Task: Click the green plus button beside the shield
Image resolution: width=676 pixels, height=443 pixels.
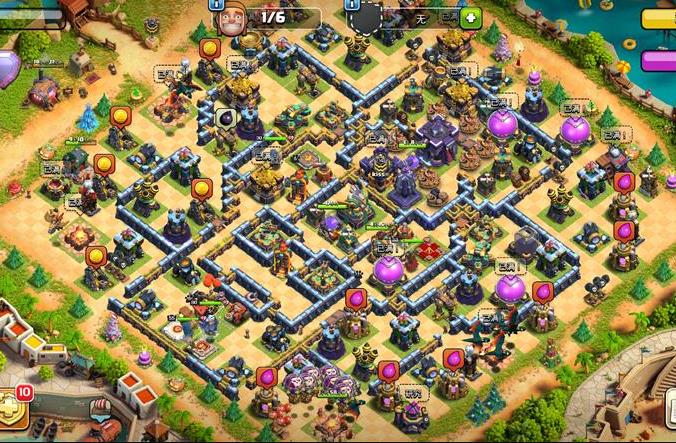Action: (x=469, y=18)
